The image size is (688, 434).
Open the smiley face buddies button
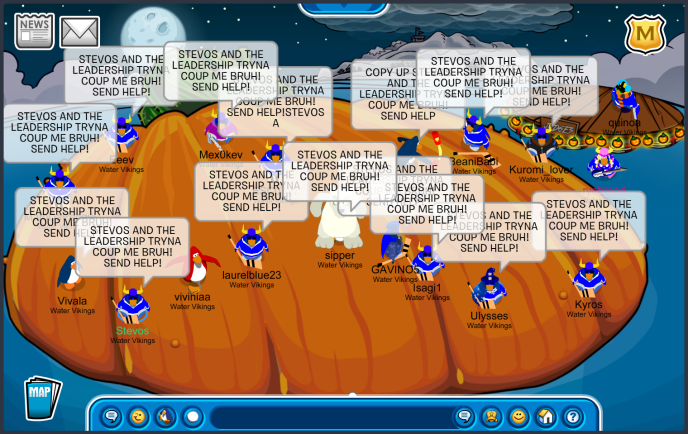(518, 416)
